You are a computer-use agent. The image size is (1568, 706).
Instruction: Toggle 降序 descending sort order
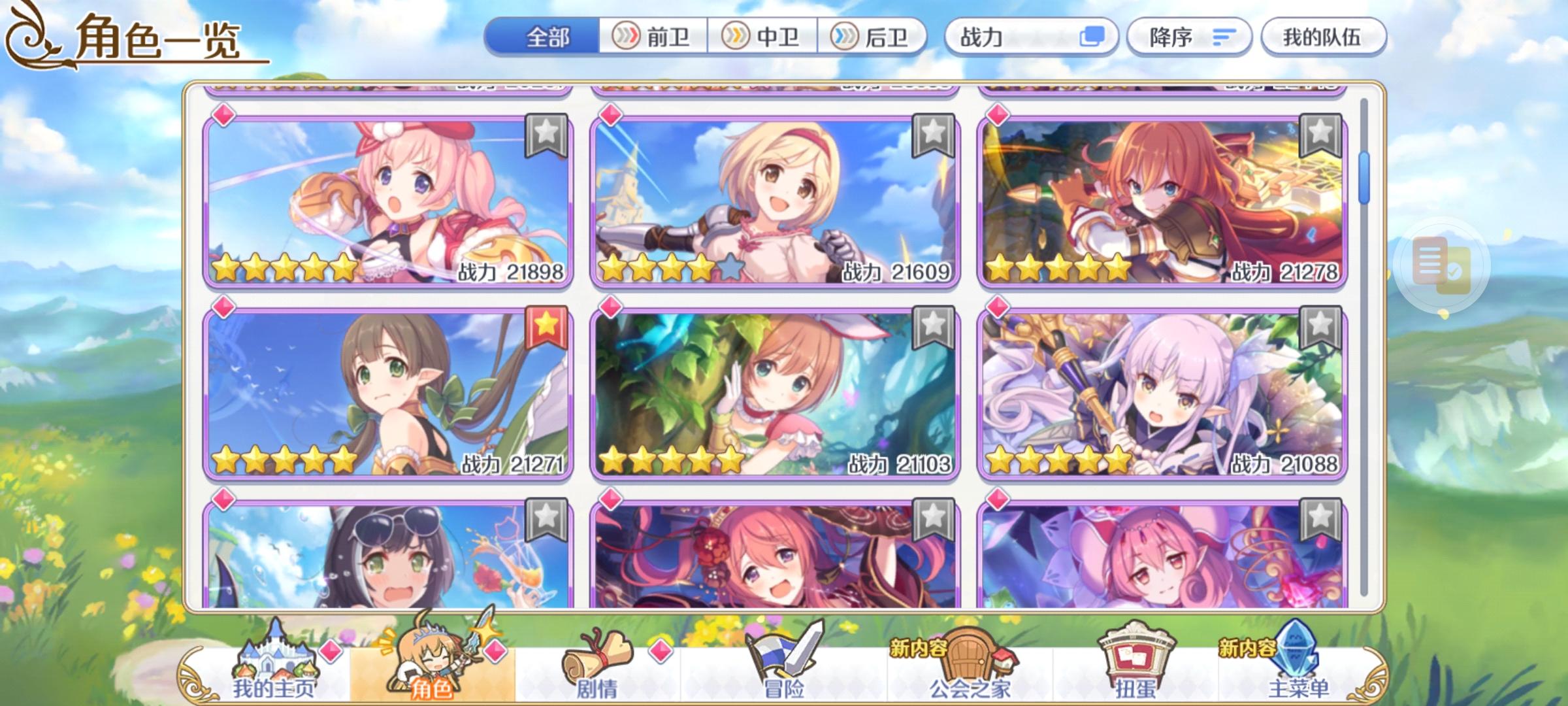(1190, 37)
